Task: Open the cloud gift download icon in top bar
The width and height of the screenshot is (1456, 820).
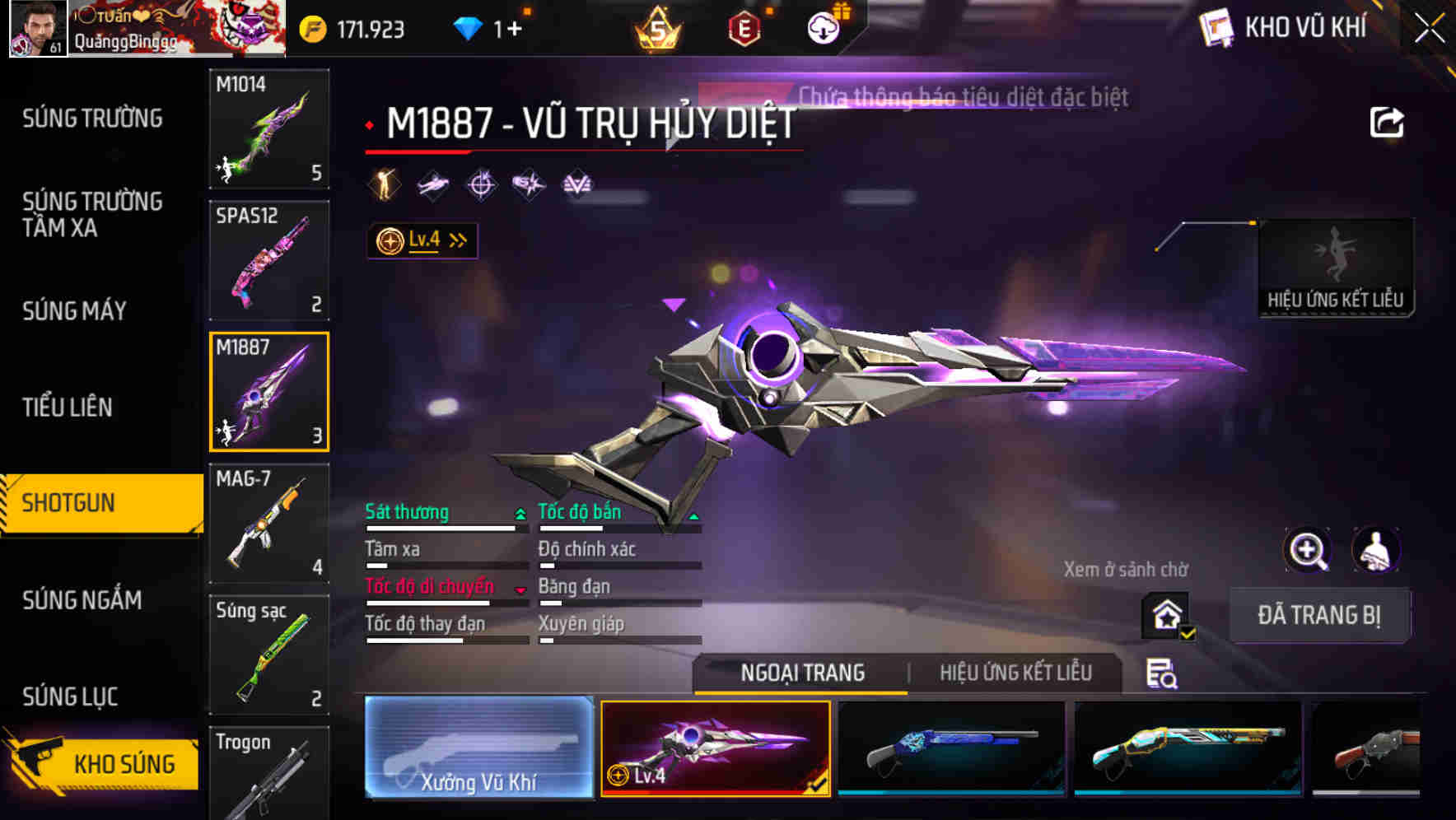Action: (823, 27)
